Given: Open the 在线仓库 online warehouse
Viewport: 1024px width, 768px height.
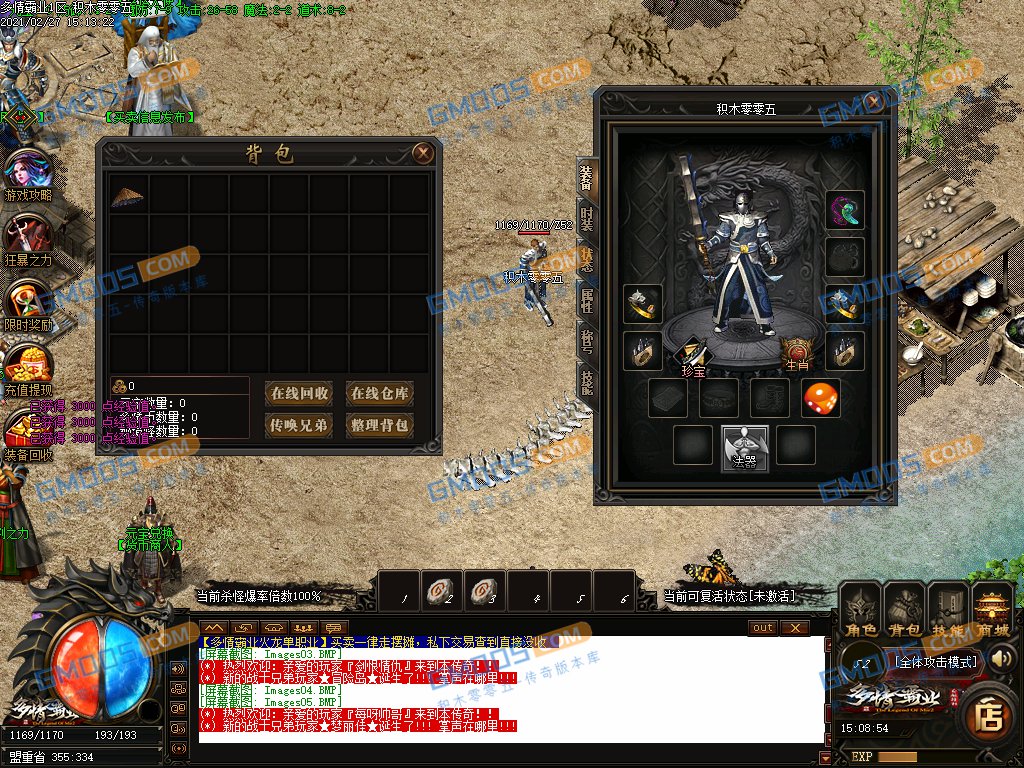Looking at the screenshot, I should point(380,393).
